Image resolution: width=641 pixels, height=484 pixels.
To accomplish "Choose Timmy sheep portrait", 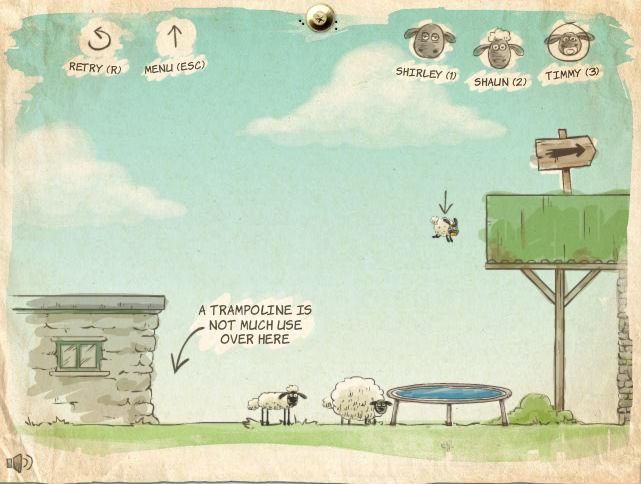I will 565,45.
